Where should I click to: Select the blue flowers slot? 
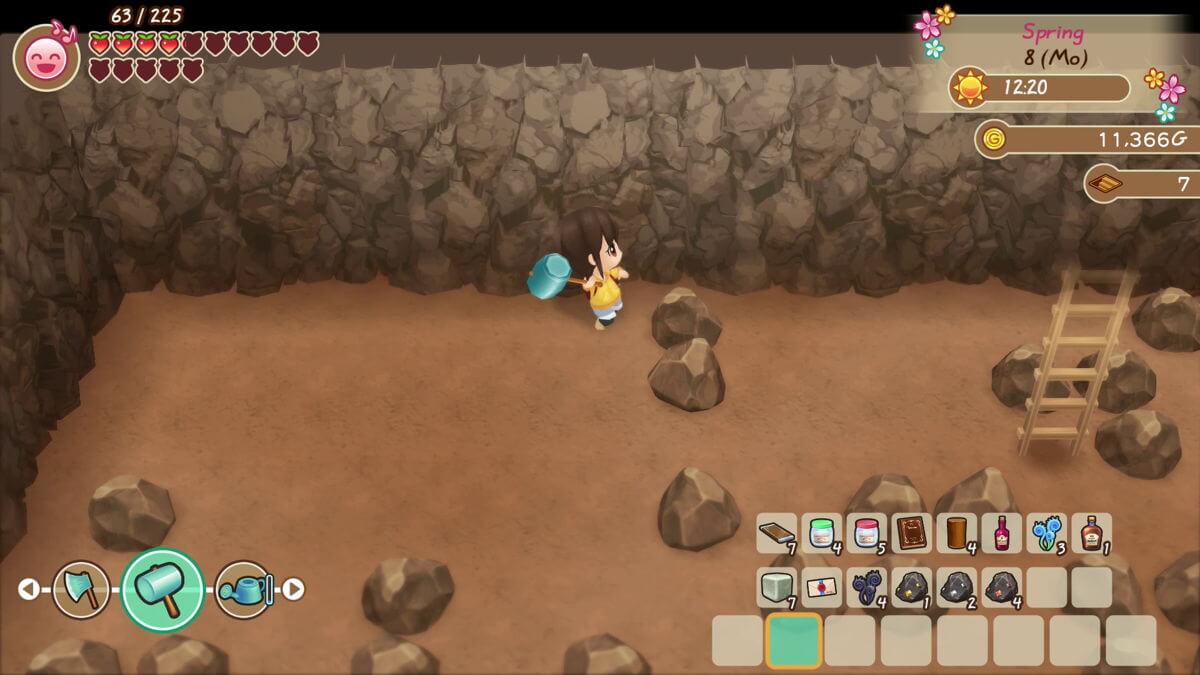click(x=1046, y=534)
